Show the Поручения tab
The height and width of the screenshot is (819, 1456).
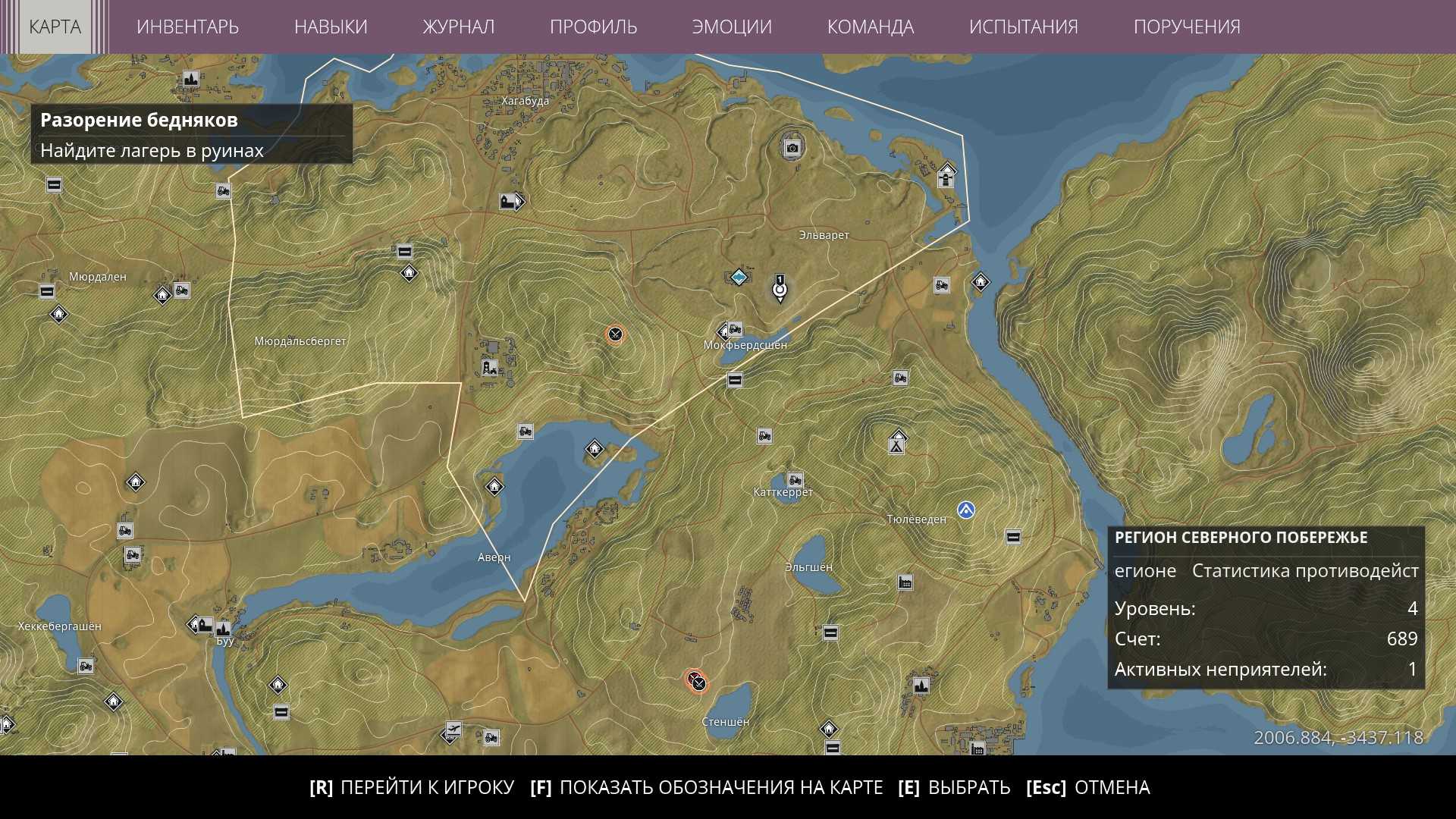(1187, 27)
